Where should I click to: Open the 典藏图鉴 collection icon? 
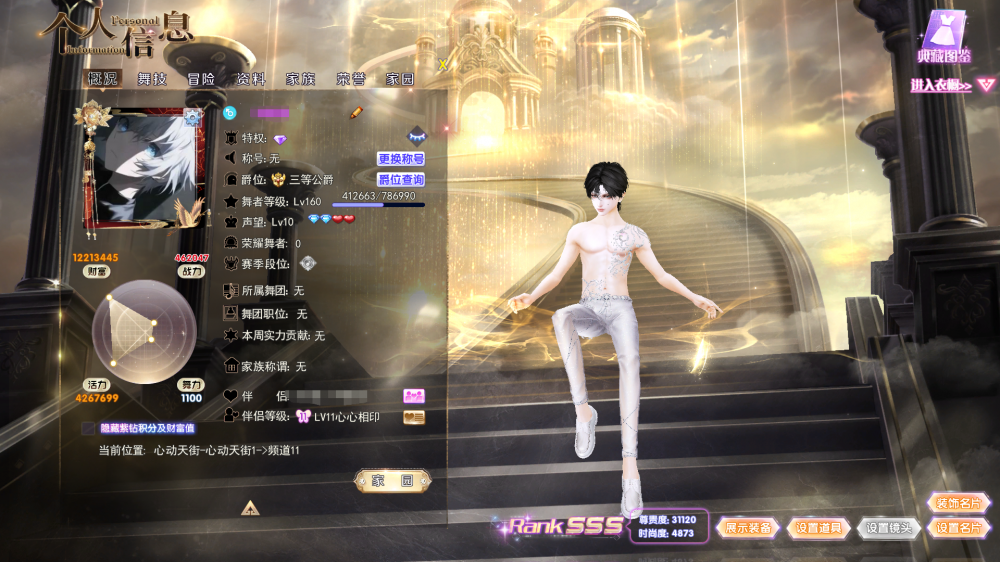[945, 37]
